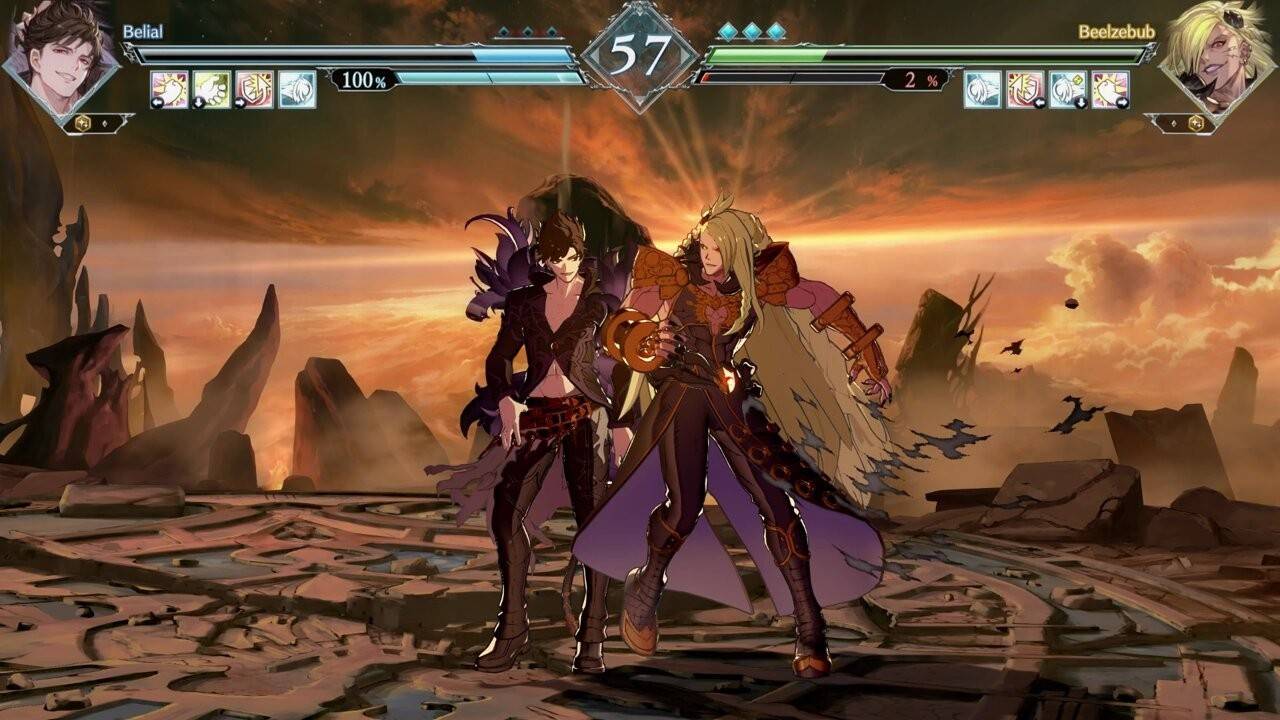Image resolution: width=1280 pixels, height=720 pixels.
Task: Click the round timer showing 57
Action: [x=639, y=47]
